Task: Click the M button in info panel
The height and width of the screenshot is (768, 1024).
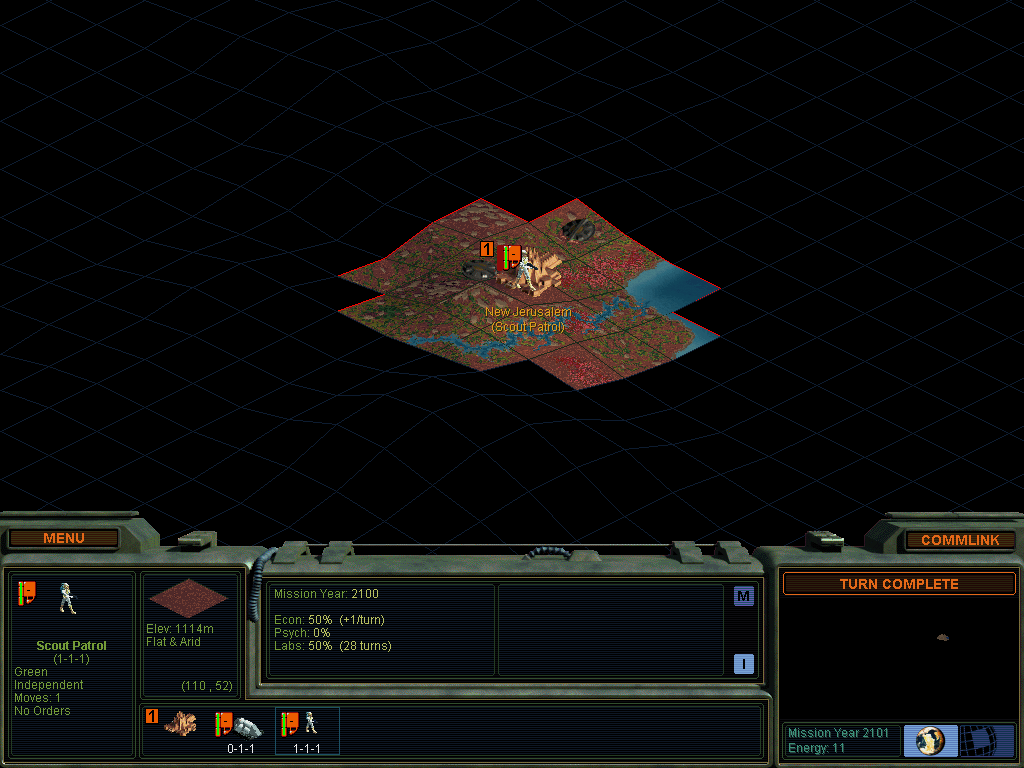Action: (x=743, y=597)
